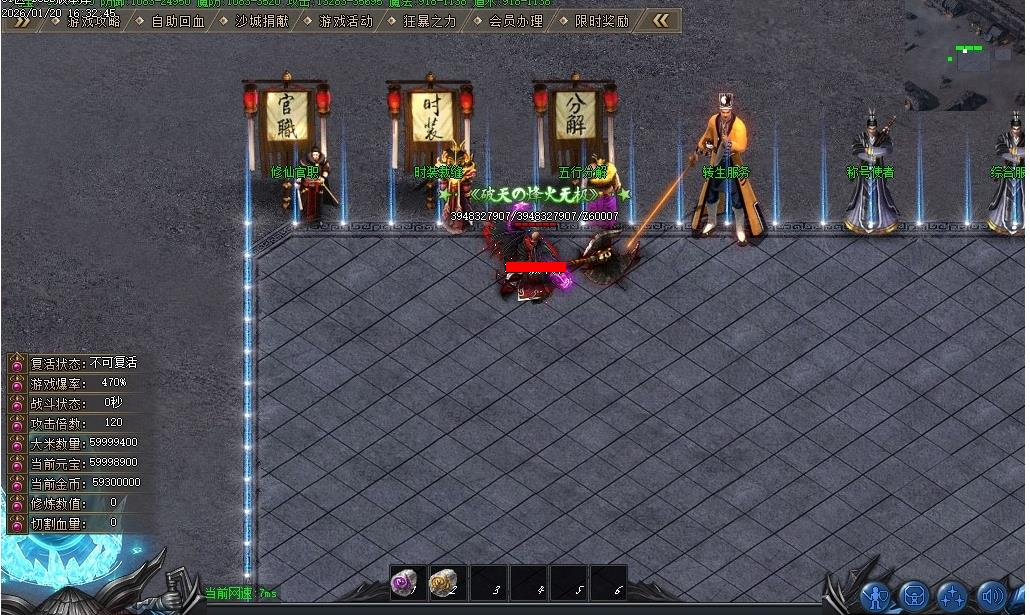Show the 游戏活动 events menu
The width and height of the screenshot is (1030, 615).
(x=345, y=21)
